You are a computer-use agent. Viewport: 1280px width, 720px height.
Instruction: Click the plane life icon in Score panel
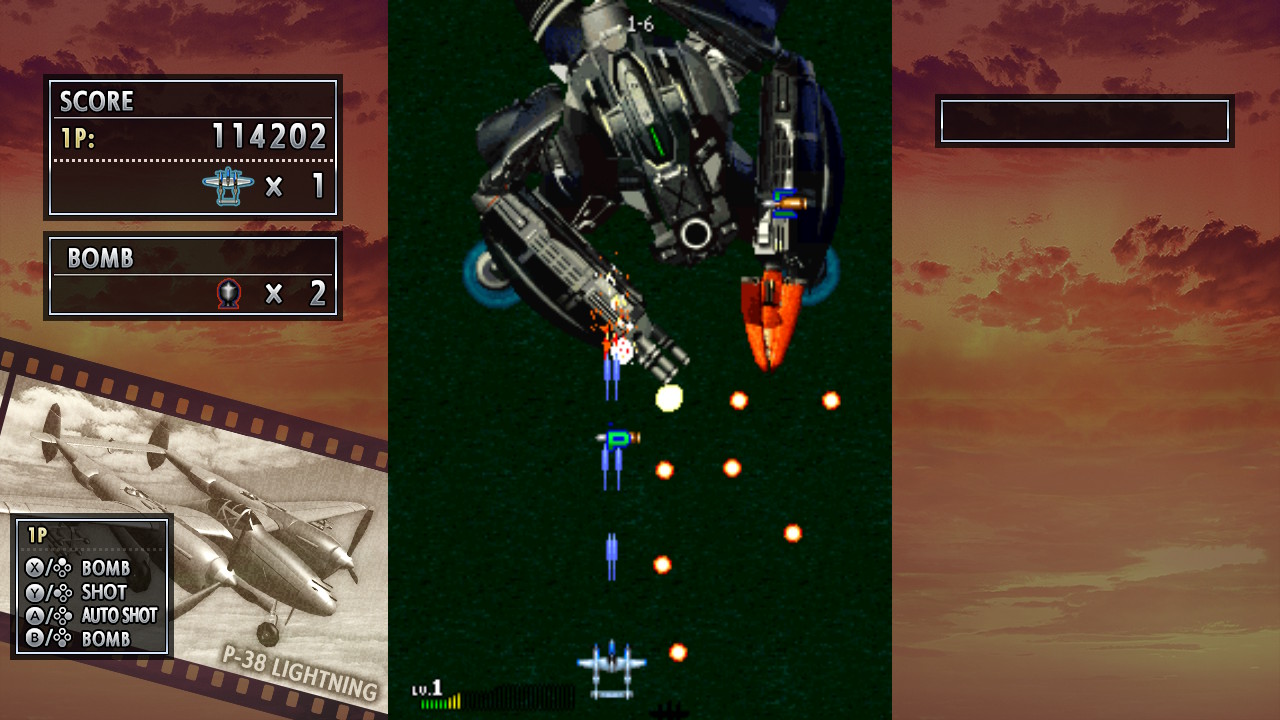(x=230, y=186)
